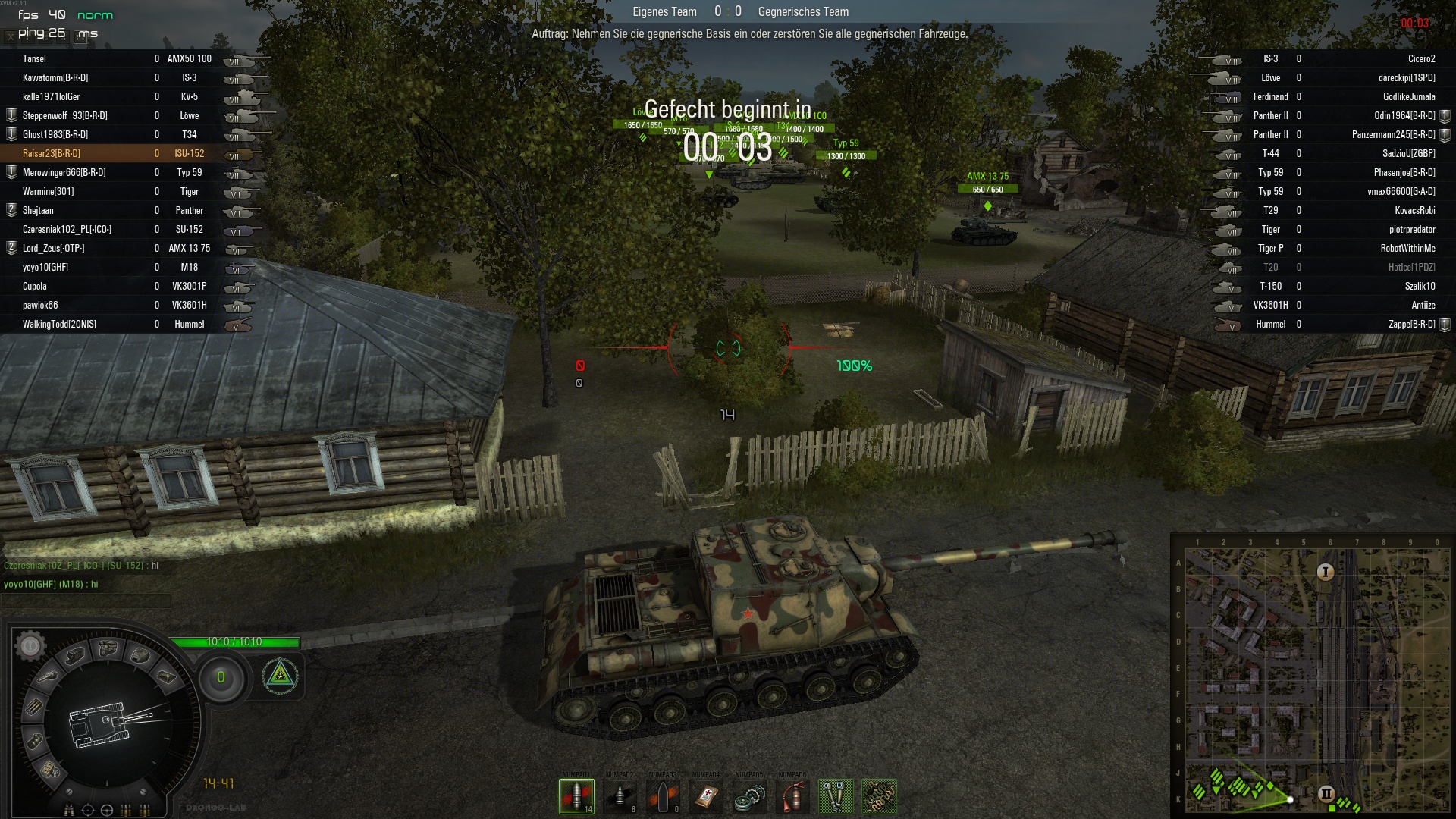Use the first aid kit consumable
The image size is (1456, 819).
(706, 796)
